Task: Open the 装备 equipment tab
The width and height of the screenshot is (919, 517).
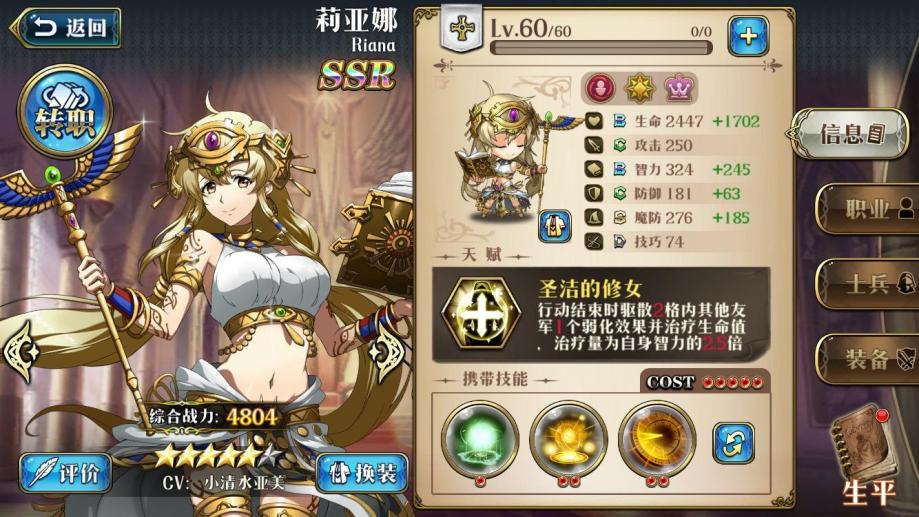Action: tap(866, 359)
